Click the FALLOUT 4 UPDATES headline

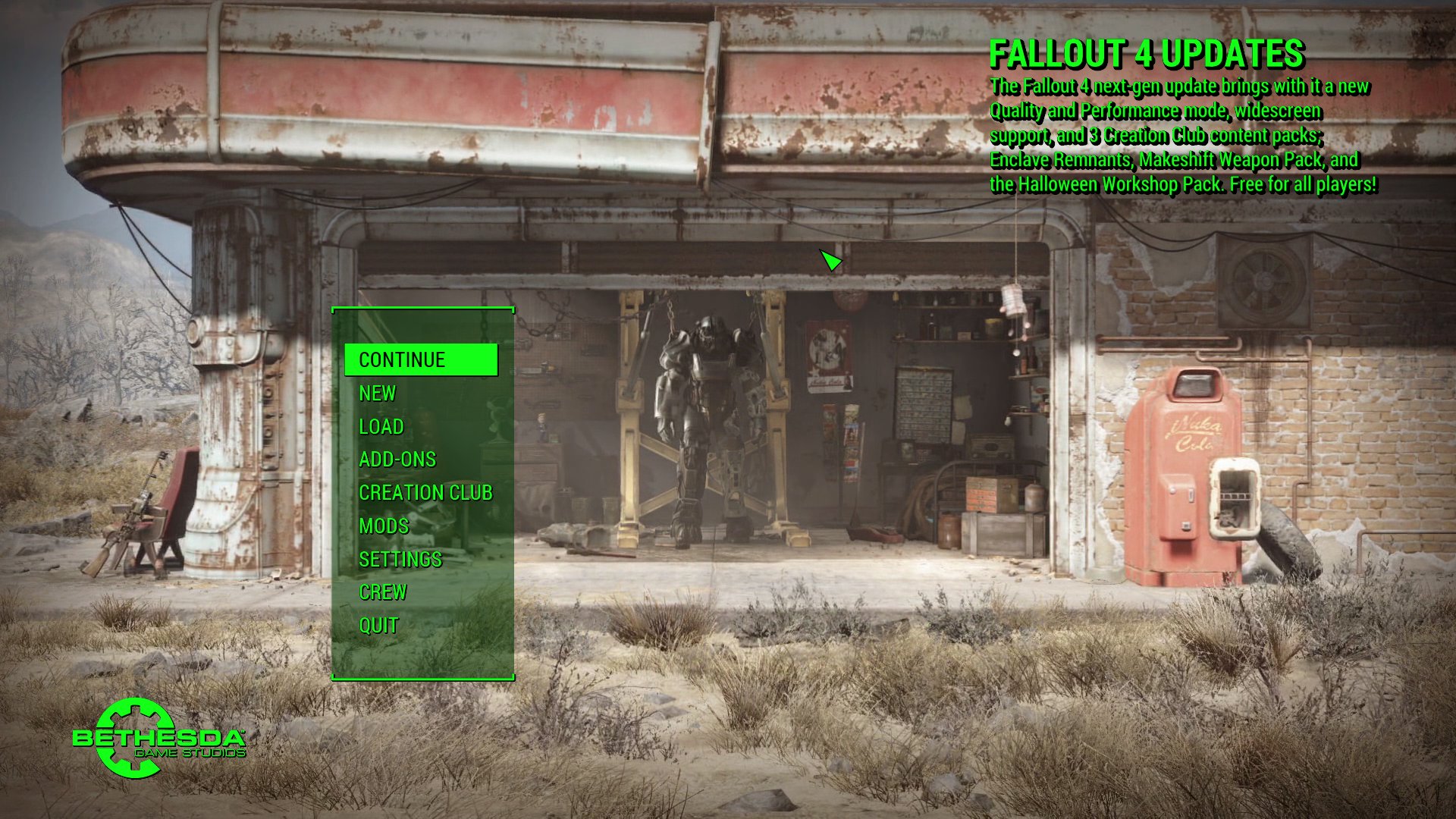point(1148,55)
